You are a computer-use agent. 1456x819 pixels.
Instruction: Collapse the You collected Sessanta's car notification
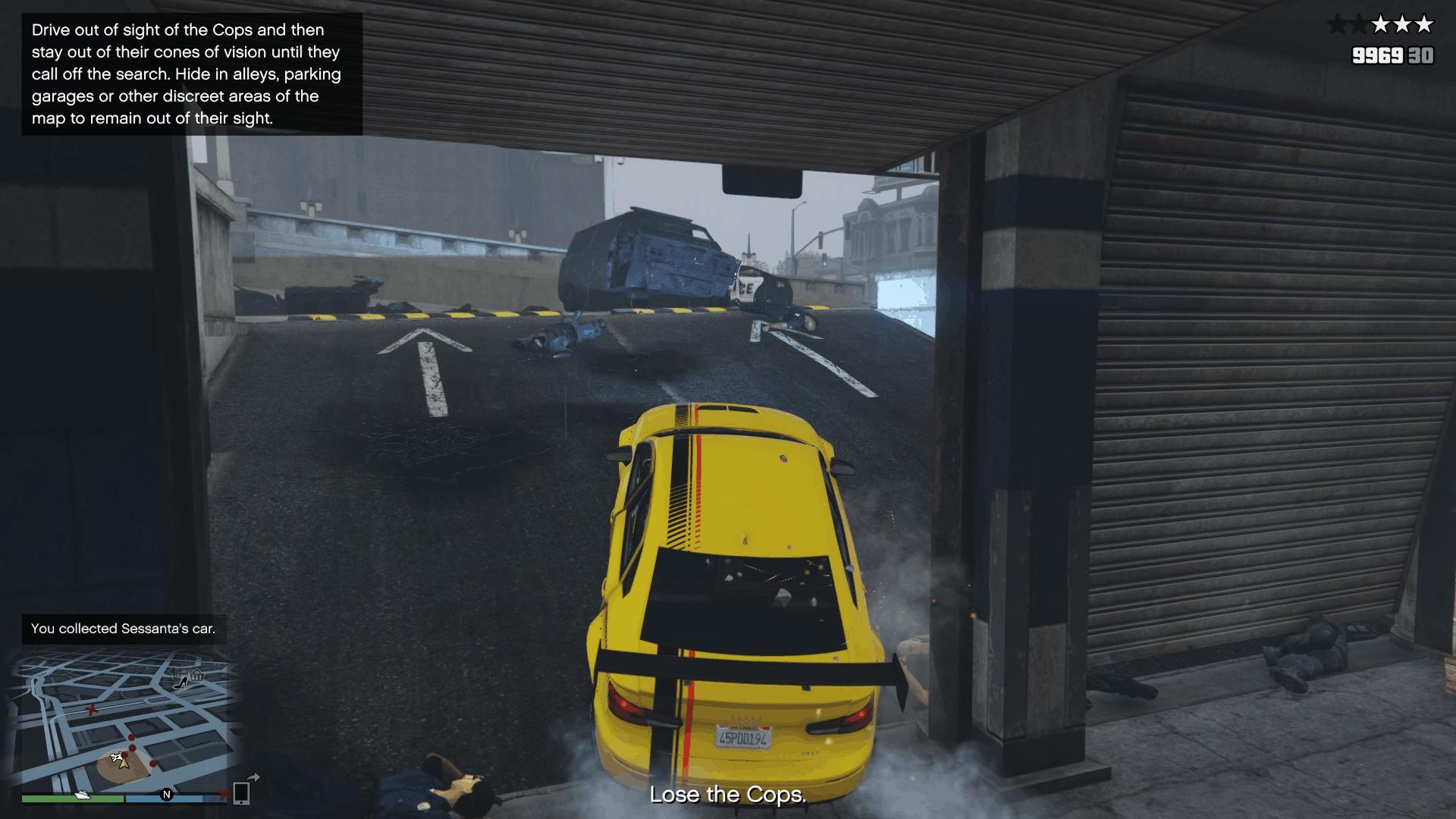123,629
